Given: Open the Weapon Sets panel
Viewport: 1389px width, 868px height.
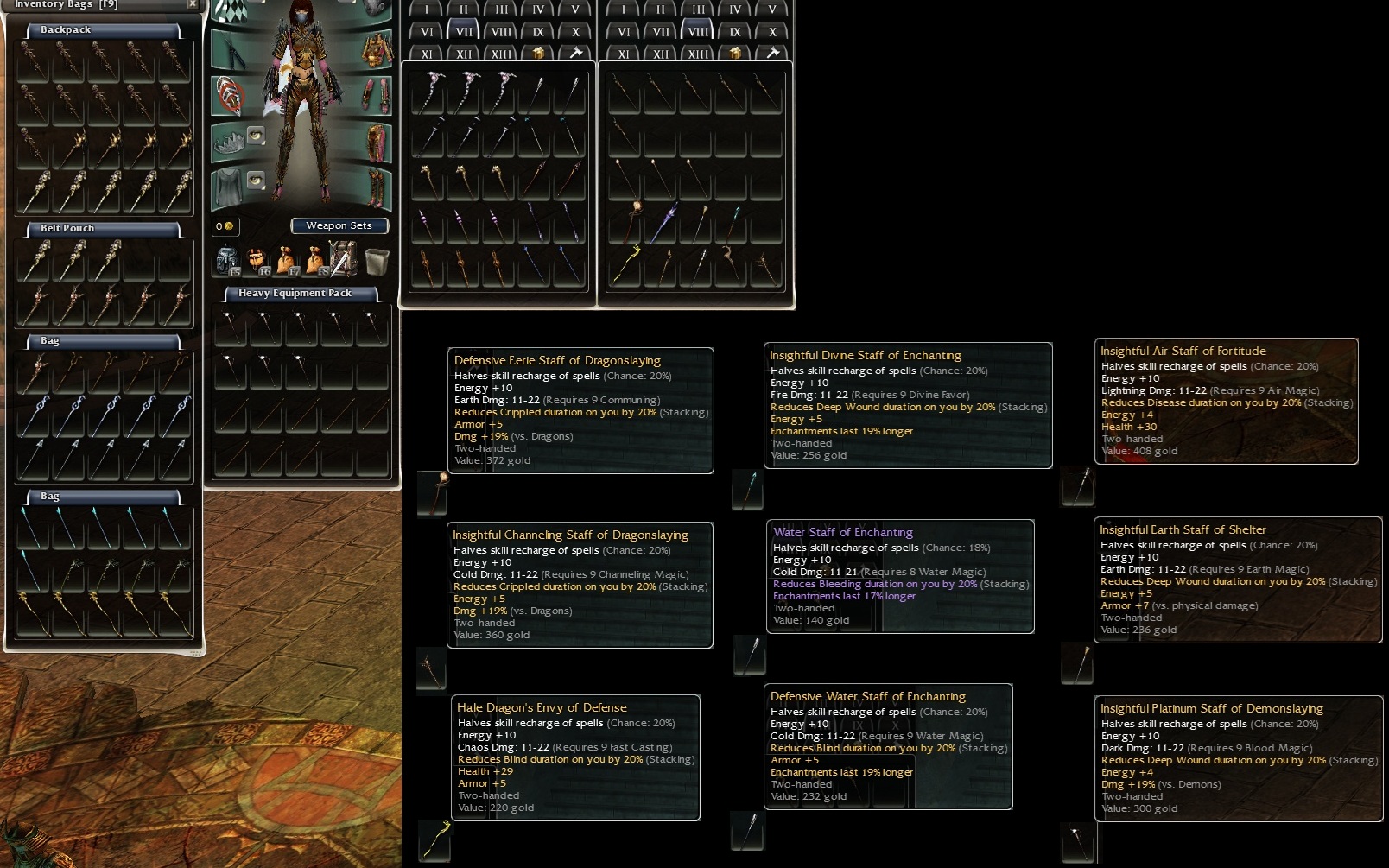Looking at the screenshot, I should 339,226.
